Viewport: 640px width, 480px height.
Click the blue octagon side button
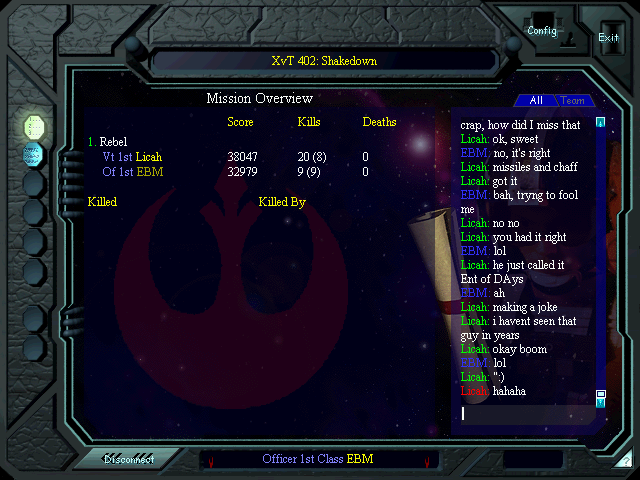tap(33, 154)
